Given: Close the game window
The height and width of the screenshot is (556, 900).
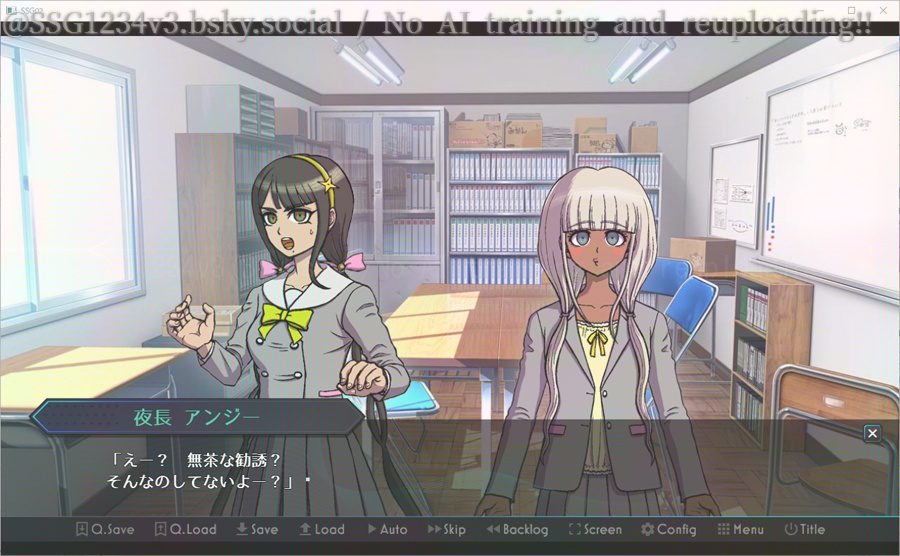Looking at the screenshot, I should click(884, 9).
